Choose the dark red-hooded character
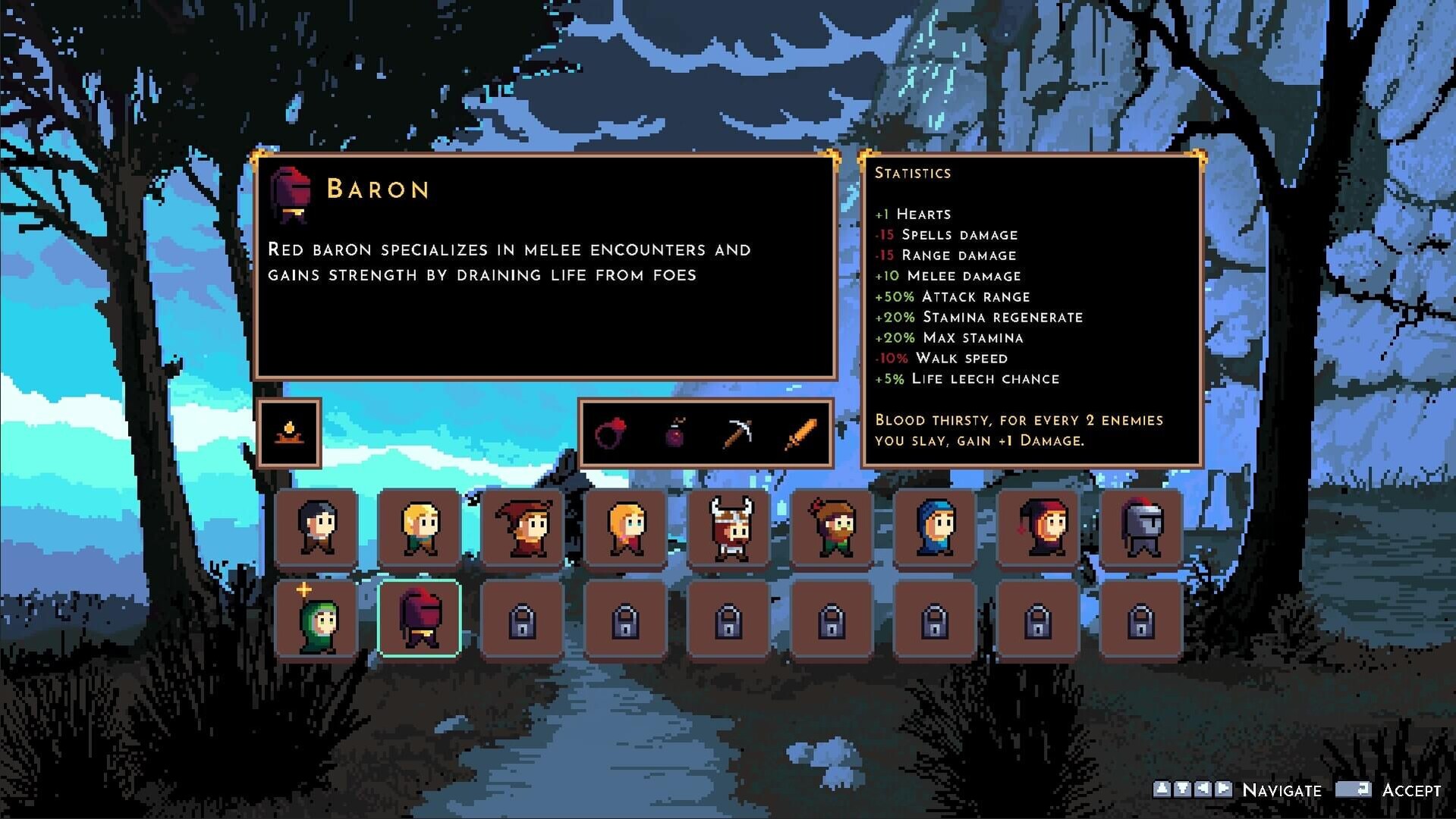 tap(1038, 527)
